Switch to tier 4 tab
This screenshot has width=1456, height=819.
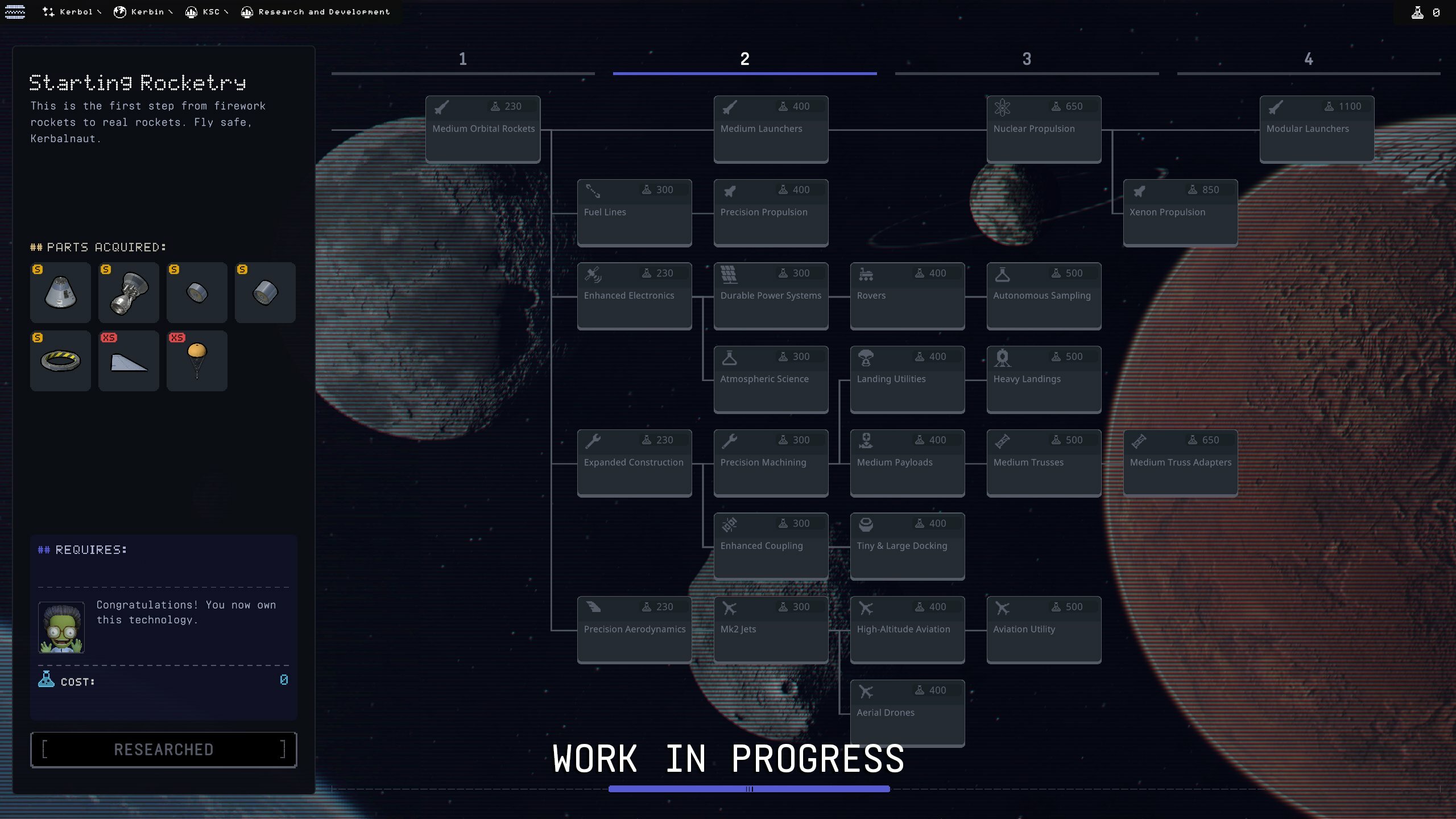pyautogui.click(x=1309, y=60)
